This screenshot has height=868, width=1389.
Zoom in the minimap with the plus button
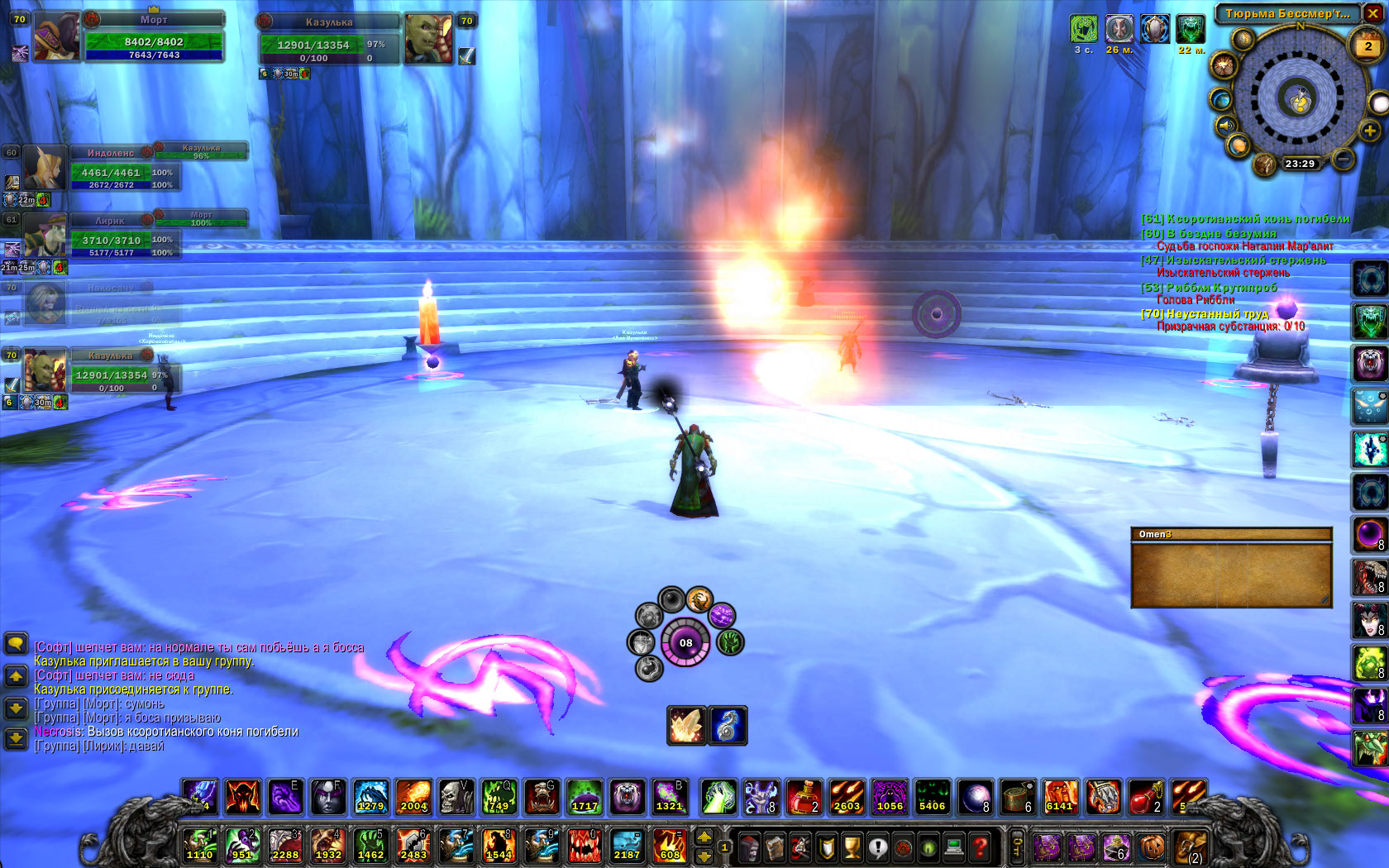click(x=1369, y=131)
